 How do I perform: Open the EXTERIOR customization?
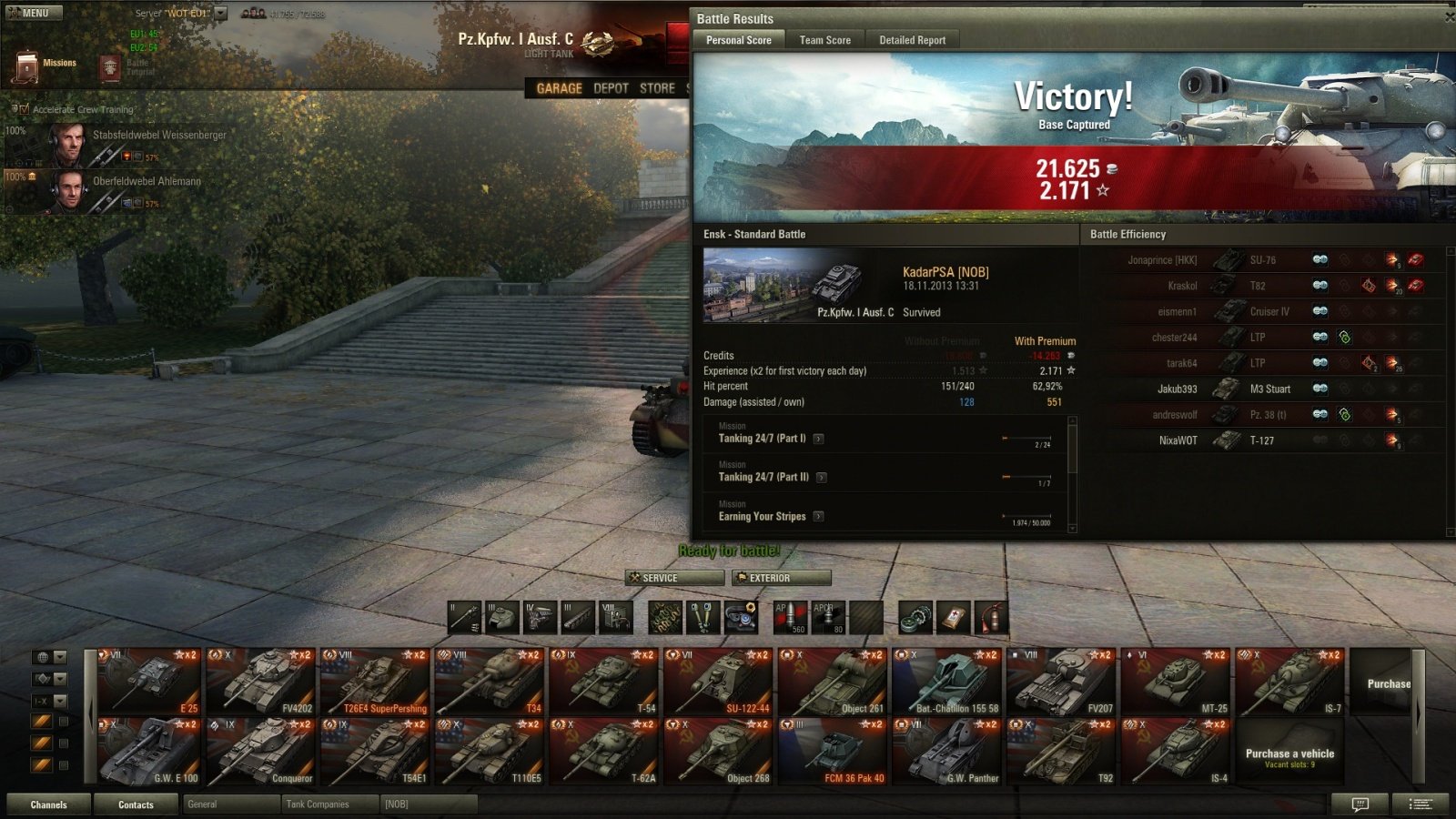[782, 578]
